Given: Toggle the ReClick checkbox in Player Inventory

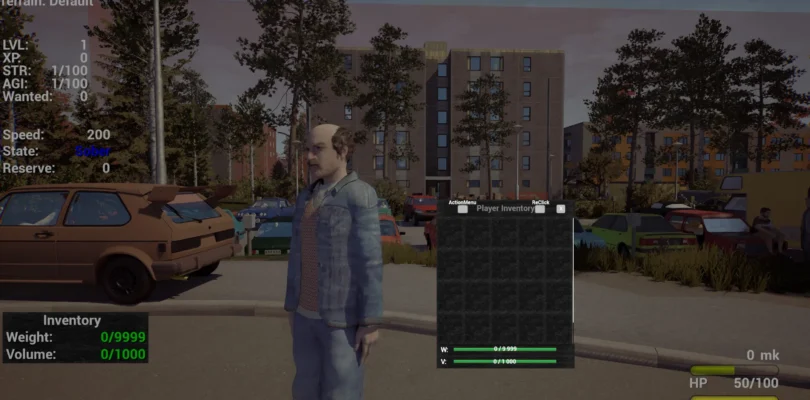Looking at the screenshot, I should 541,209.
